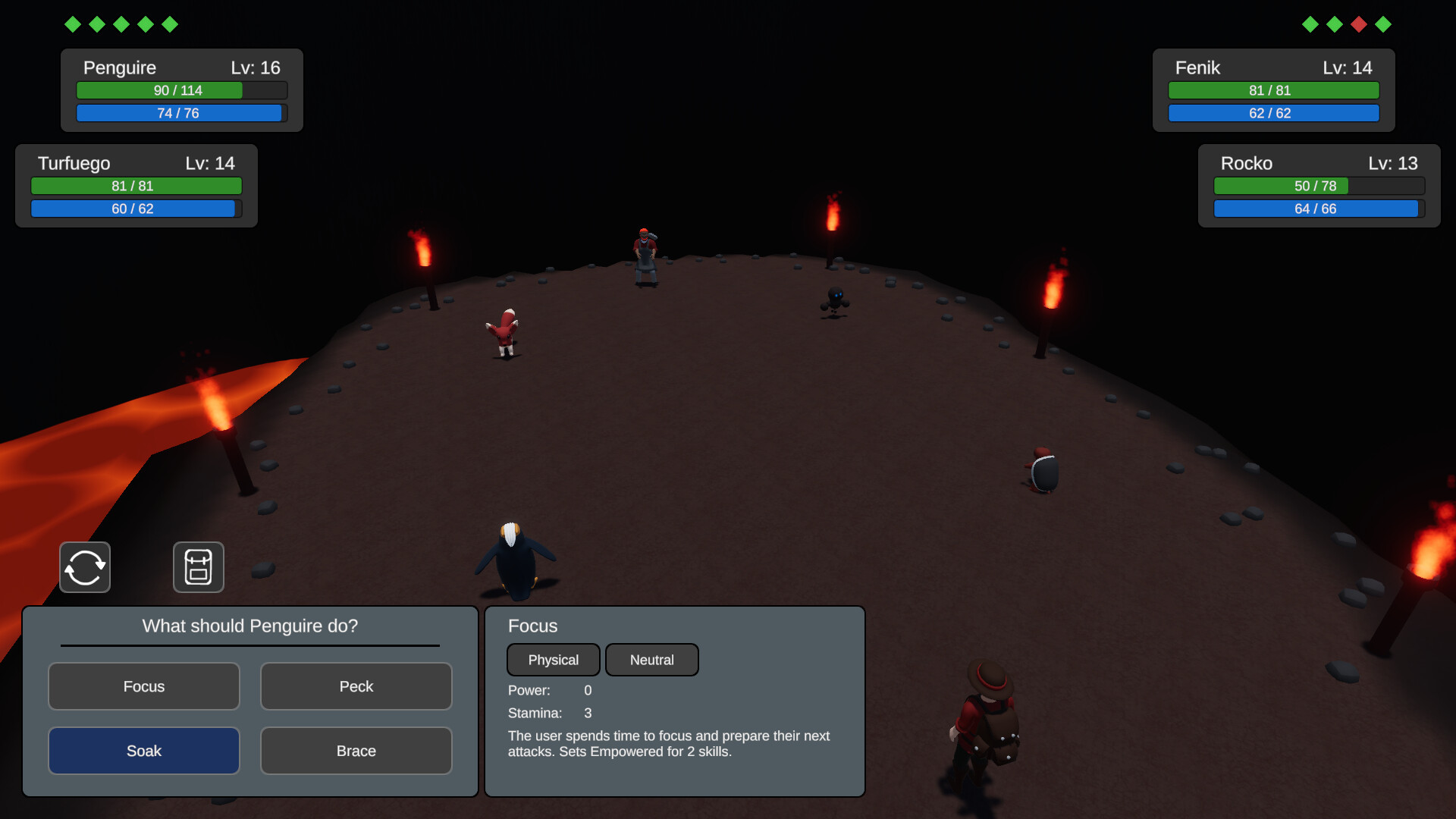The height and width of the screenshot is (819, 1456).
Task: Click the third green diamond top-left row
Action: click(x=122, y=24)
